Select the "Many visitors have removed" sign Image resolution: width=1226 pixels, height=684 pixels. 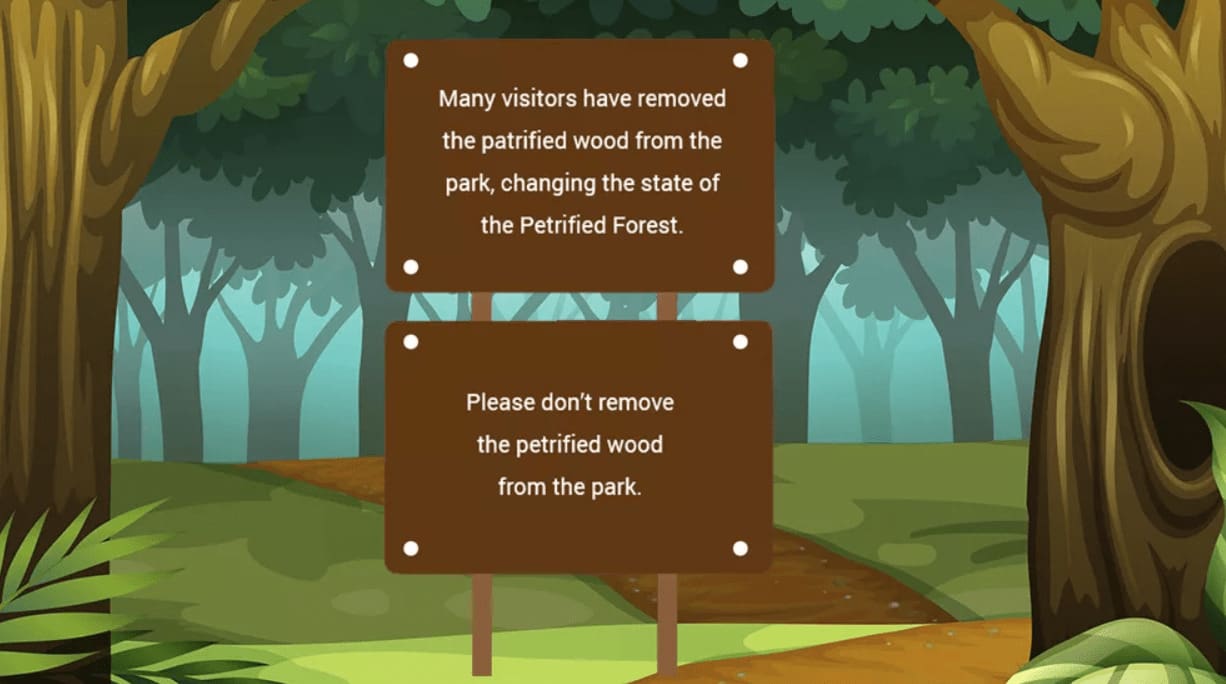click(580, 164)
